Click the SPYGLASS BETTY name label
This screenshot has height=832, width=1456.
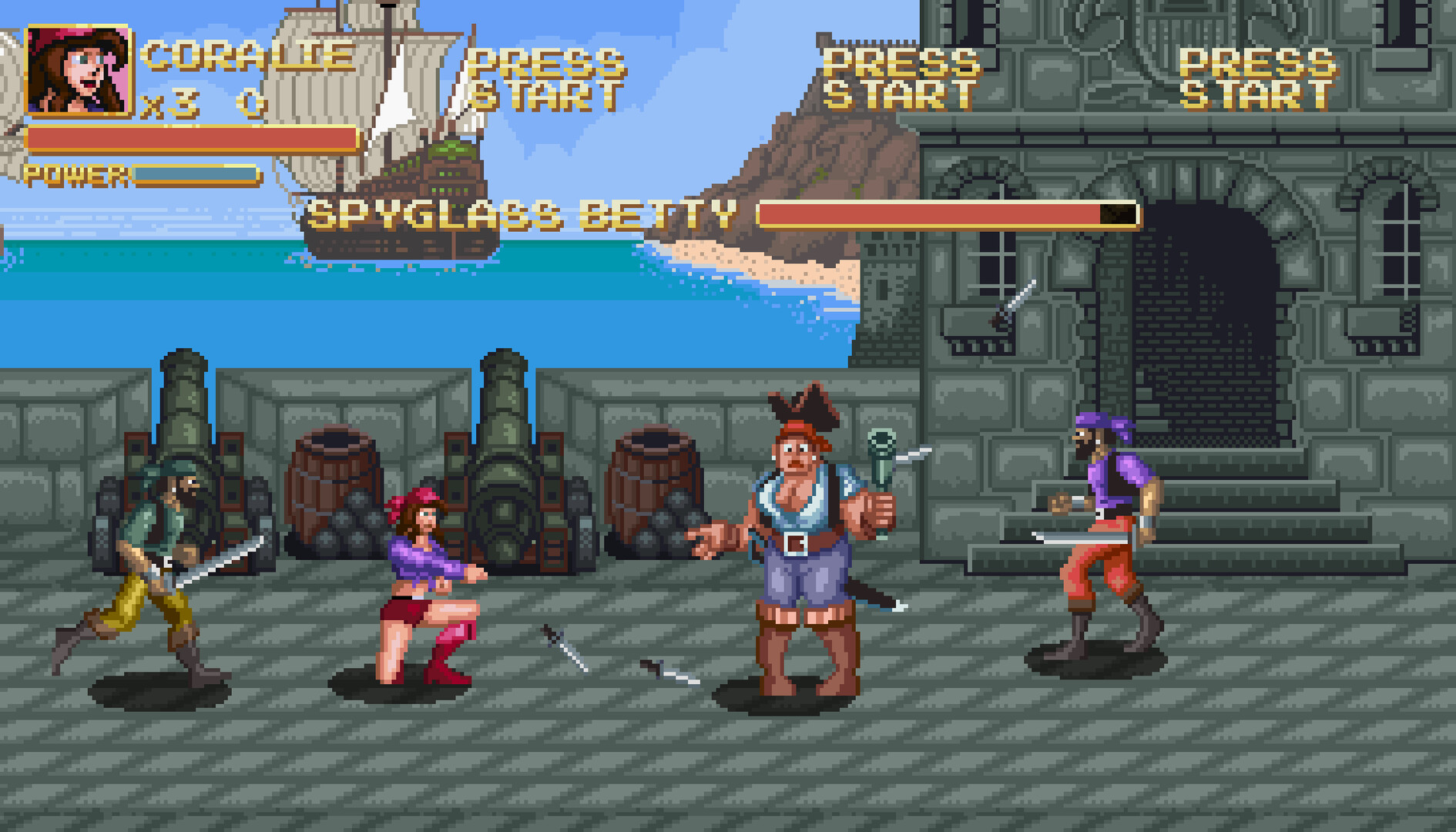(520, 213)
